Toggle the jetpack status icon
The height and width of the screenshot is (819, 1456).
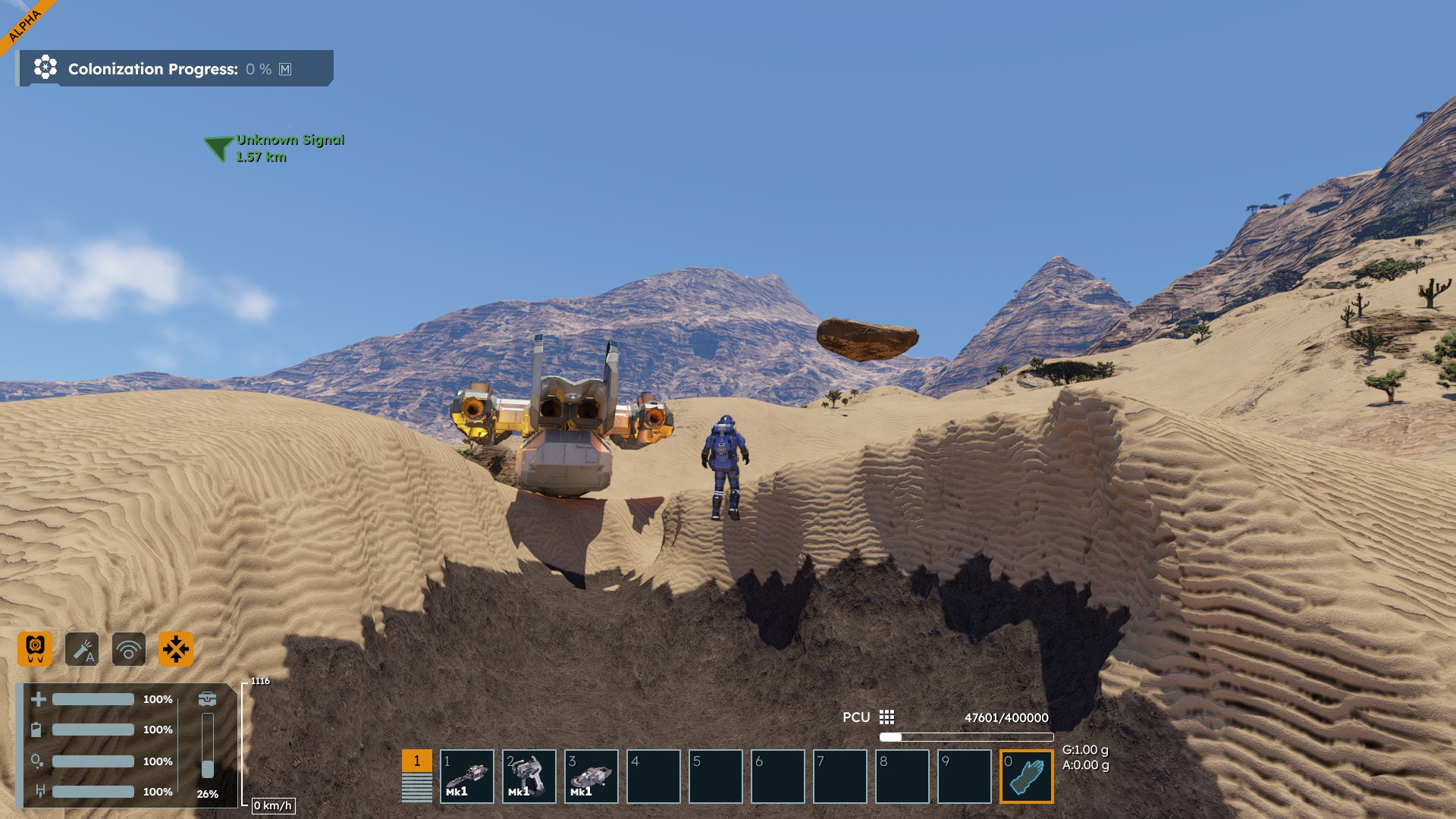(x=35, y=649)
